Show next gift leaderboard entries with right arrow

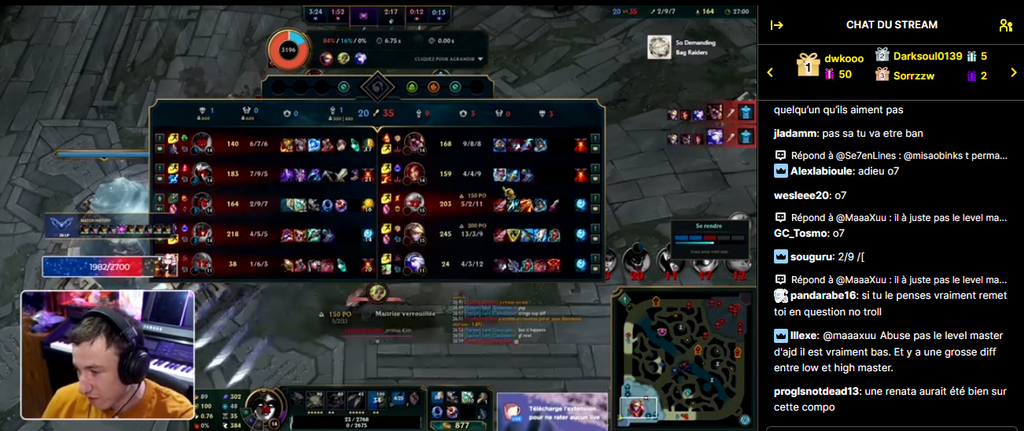tap(1011, 72)
